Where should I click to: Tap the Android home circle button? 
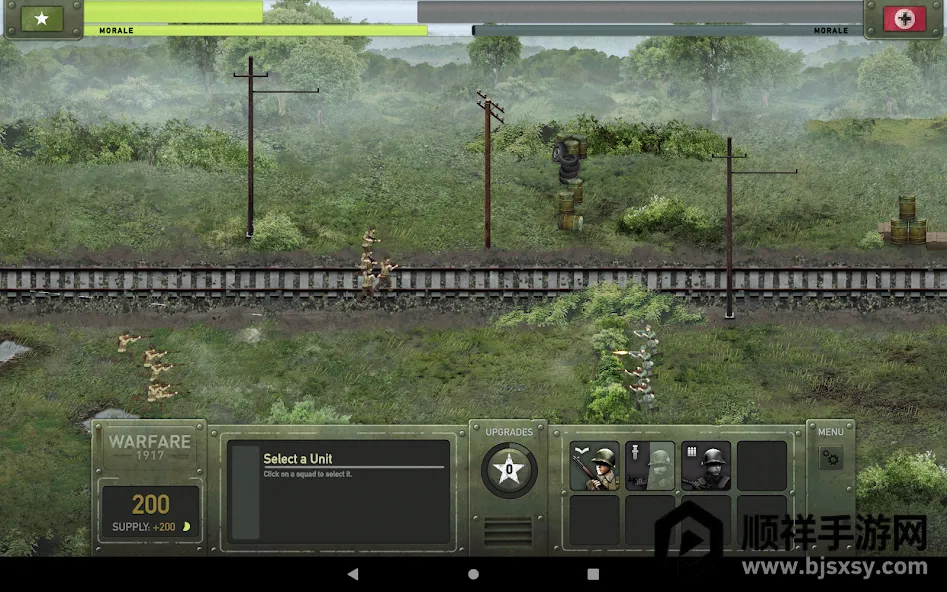[x=473, y=574]
